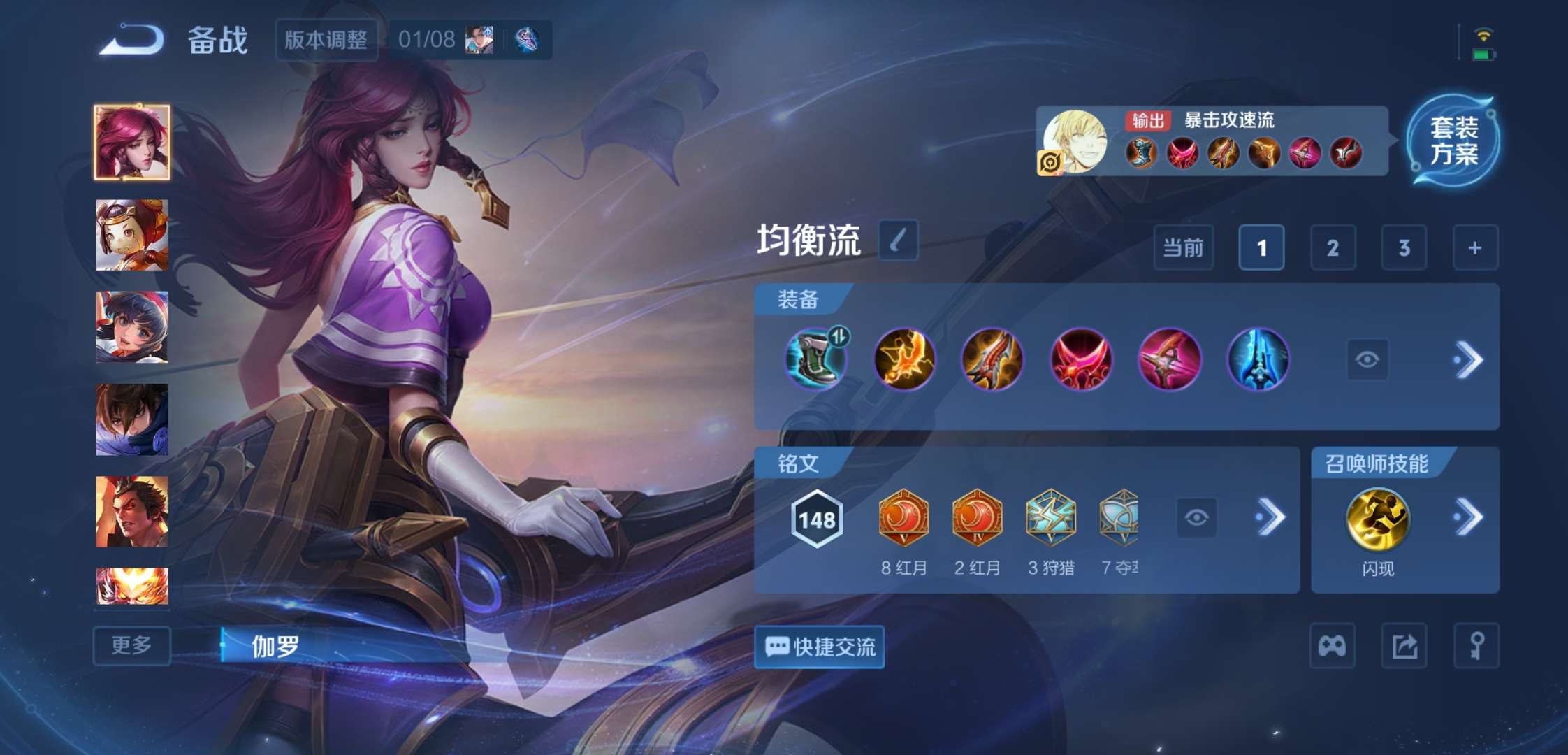Select the 8红月 rune icon
This screenshot has width=1568, height=755.
[903, 518]
